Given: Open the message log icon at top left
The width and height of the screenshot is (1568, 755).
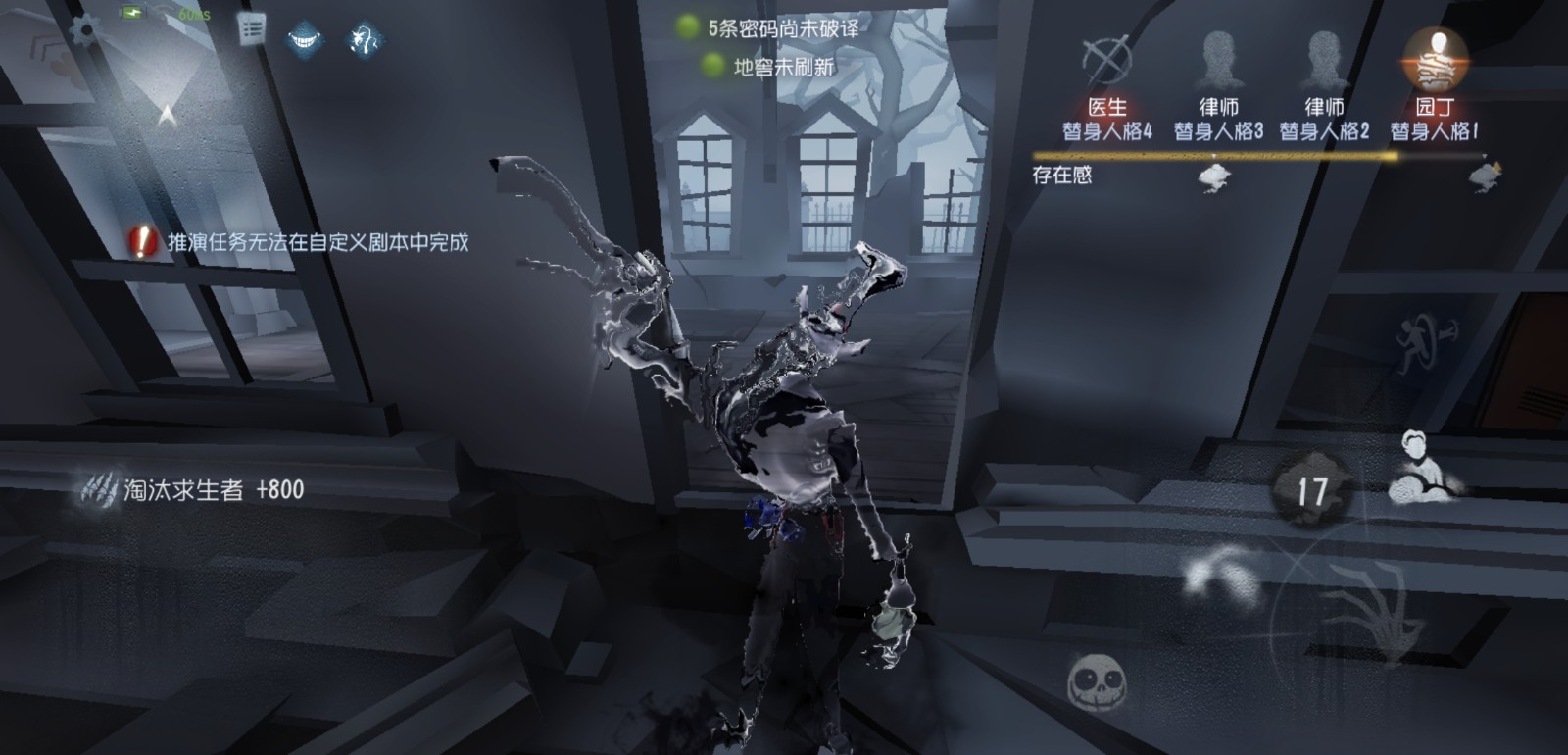Looking at the screenshot, I should [250, 29].
